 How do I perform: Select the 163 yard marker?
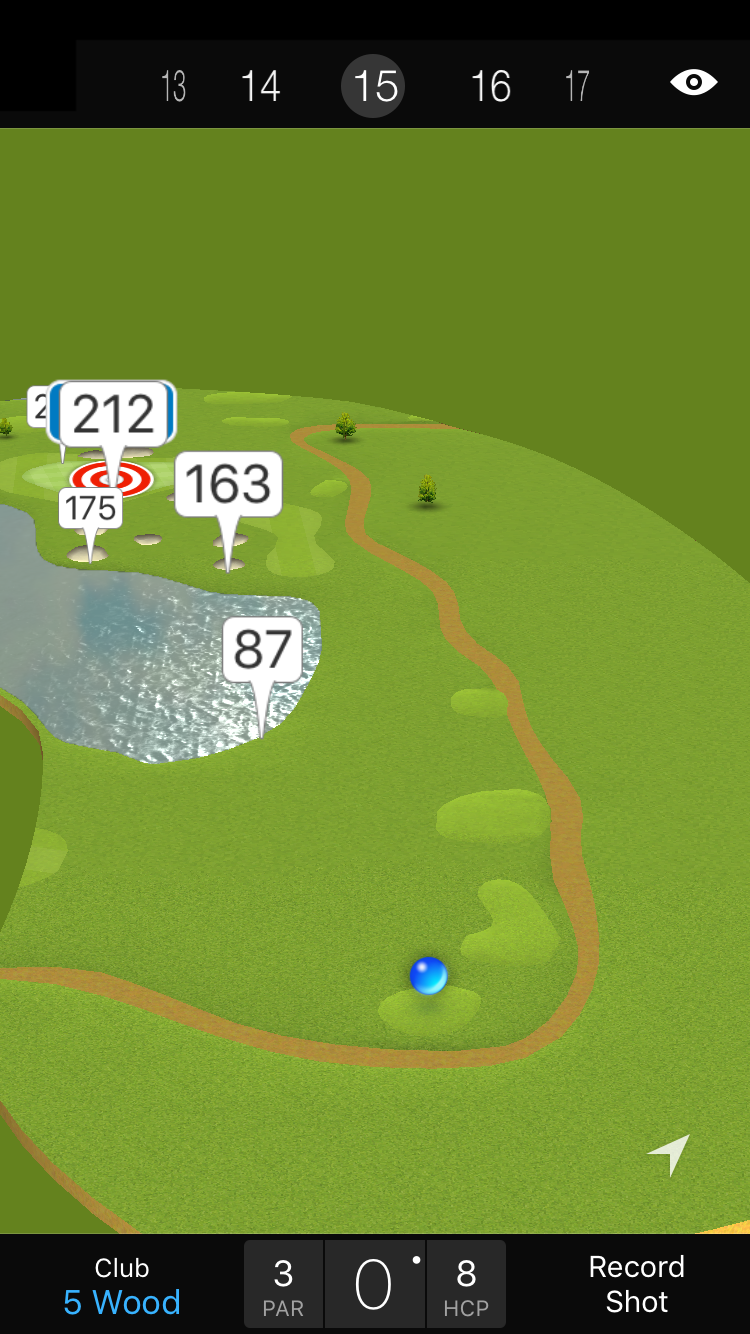[x=228, y=485]
